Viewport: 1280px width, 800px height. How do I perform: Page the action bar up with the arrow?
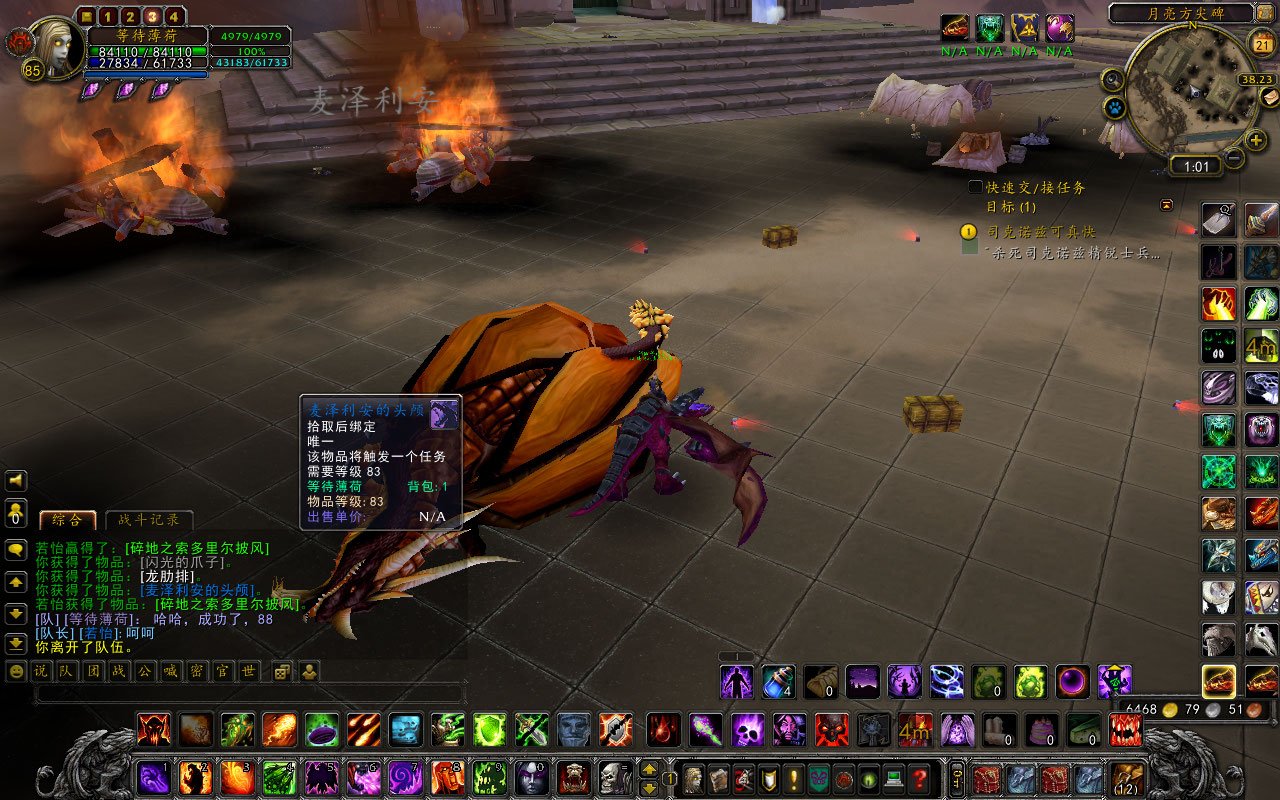649,769
